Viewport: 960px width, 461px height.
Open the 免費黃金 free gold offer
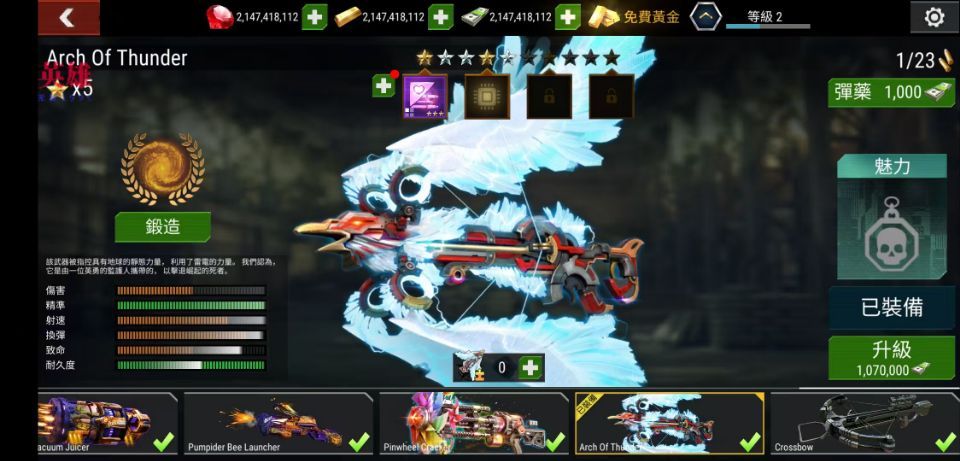coord(634,17)
